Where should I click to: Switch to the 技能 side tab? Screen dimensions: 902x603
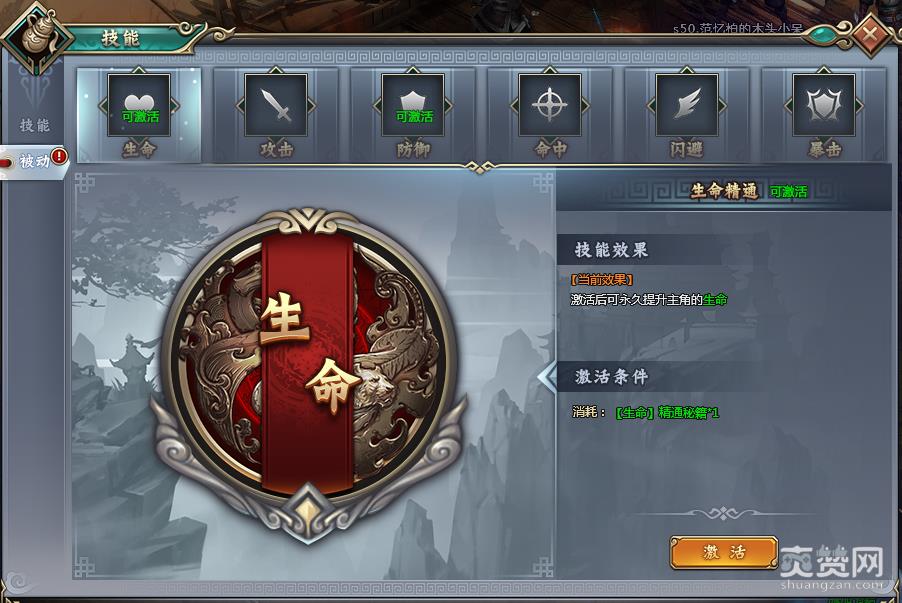tap(34, 126)
